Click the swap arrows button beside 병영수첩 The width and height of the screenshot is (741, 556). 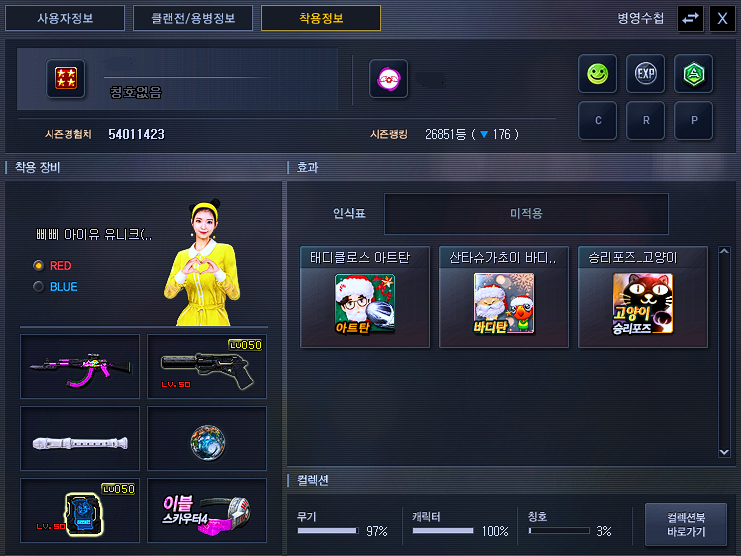[x=690, y=18]
